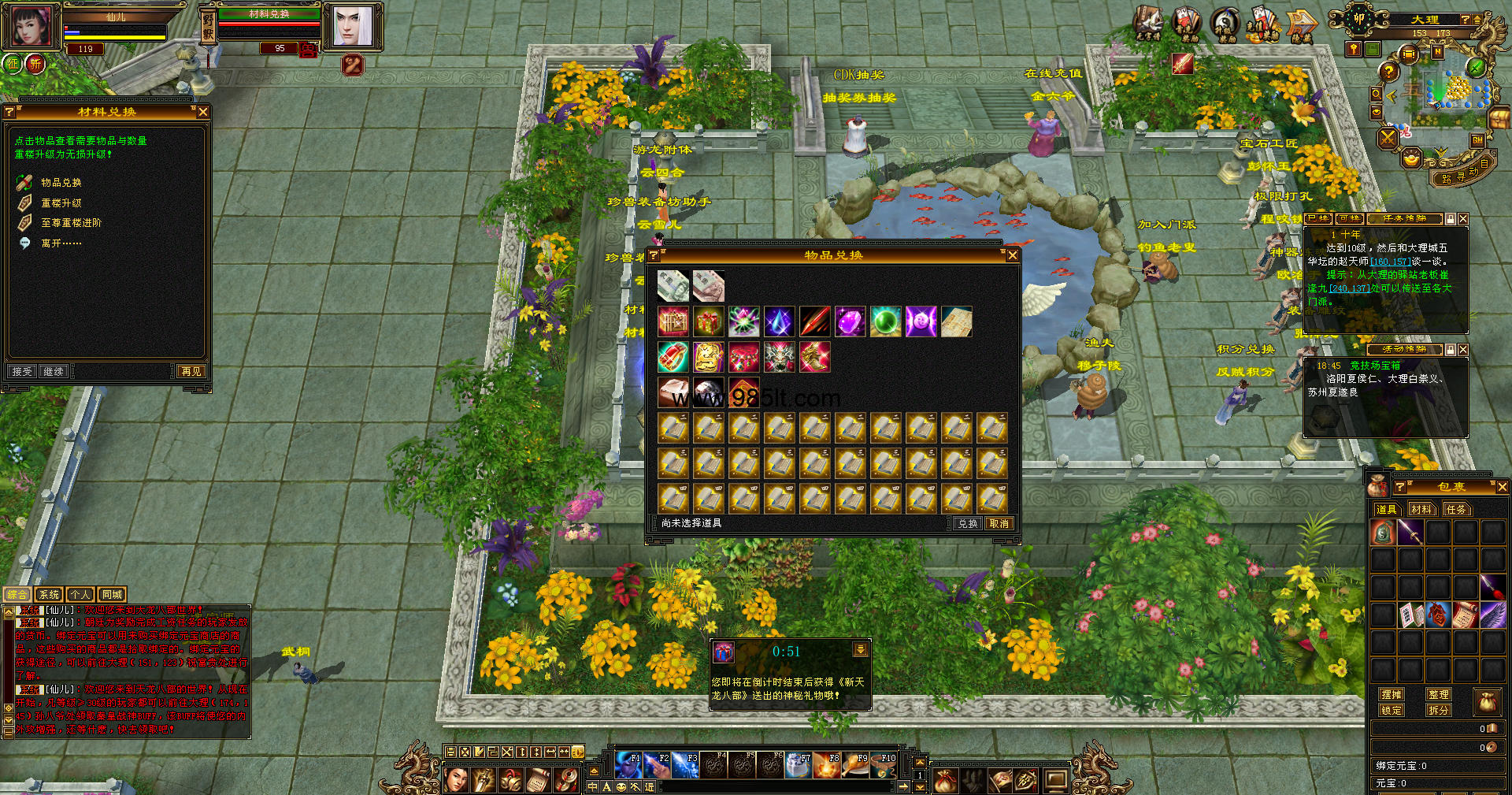The image size is (1512, 795).
Task: Select the 重楼升级 dialogue option
Action: click(61, 202)
